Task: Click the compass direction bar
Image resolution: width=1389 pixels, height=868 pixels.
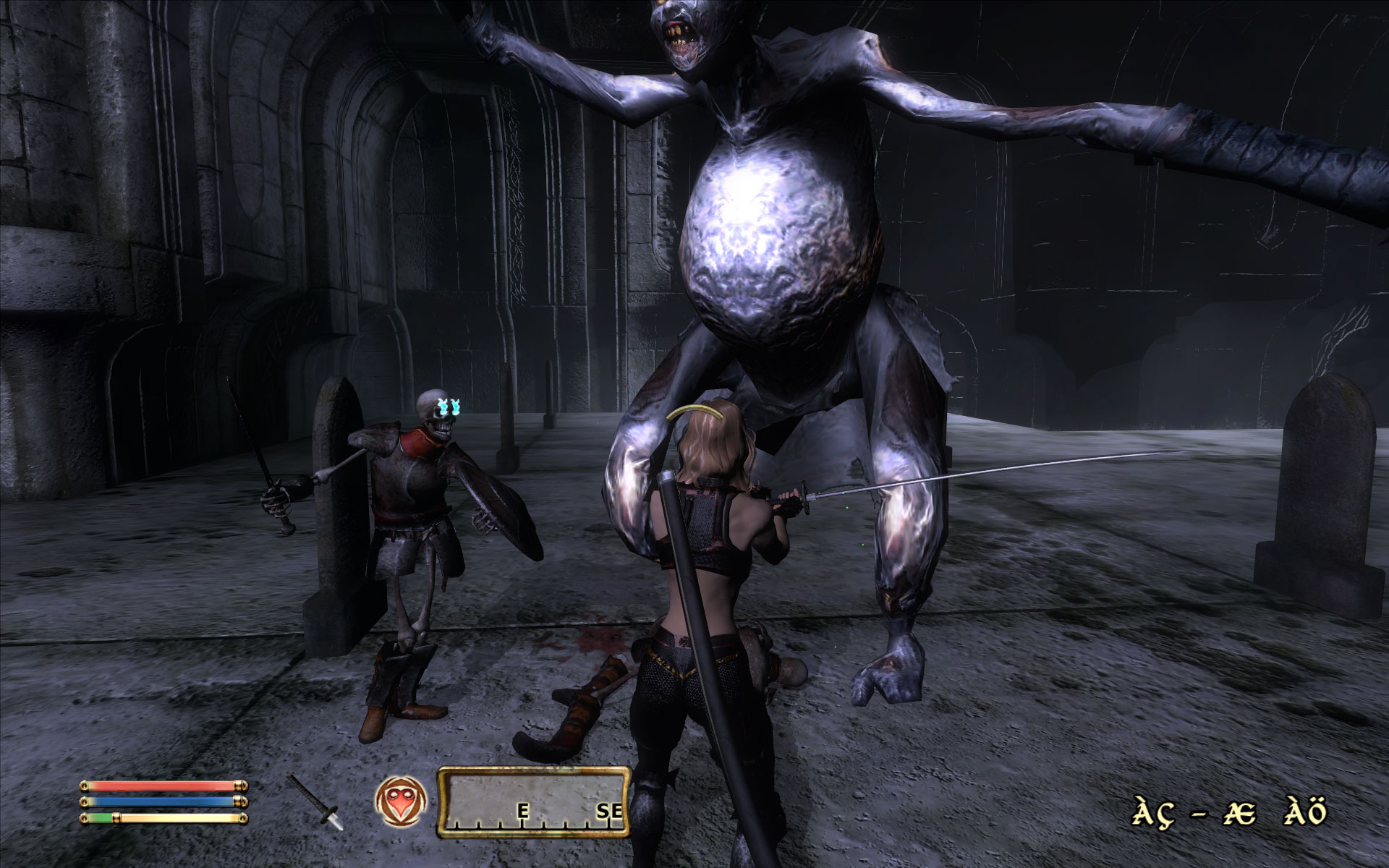Action: (x=533, y=802)
